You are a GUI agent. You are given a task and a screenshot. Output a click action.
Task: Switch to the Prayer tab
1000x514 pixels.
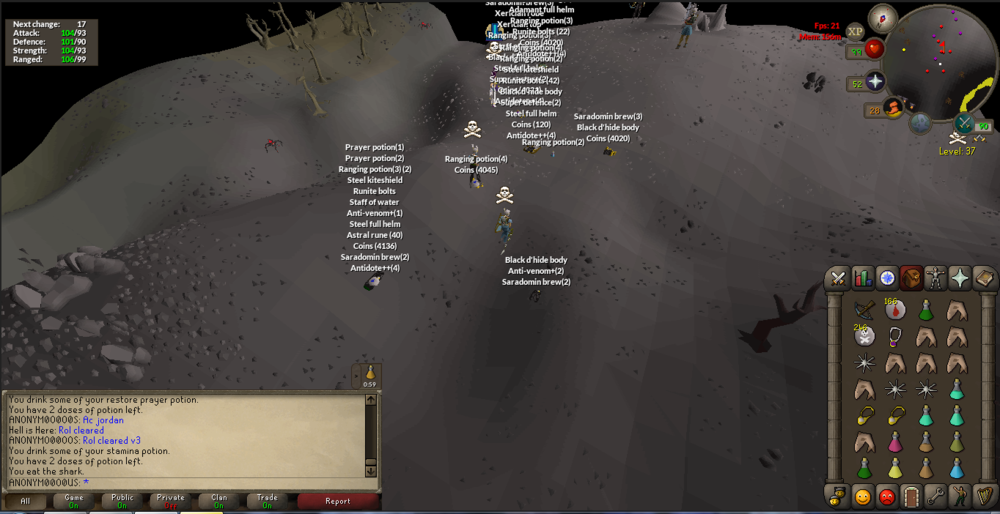960,278
